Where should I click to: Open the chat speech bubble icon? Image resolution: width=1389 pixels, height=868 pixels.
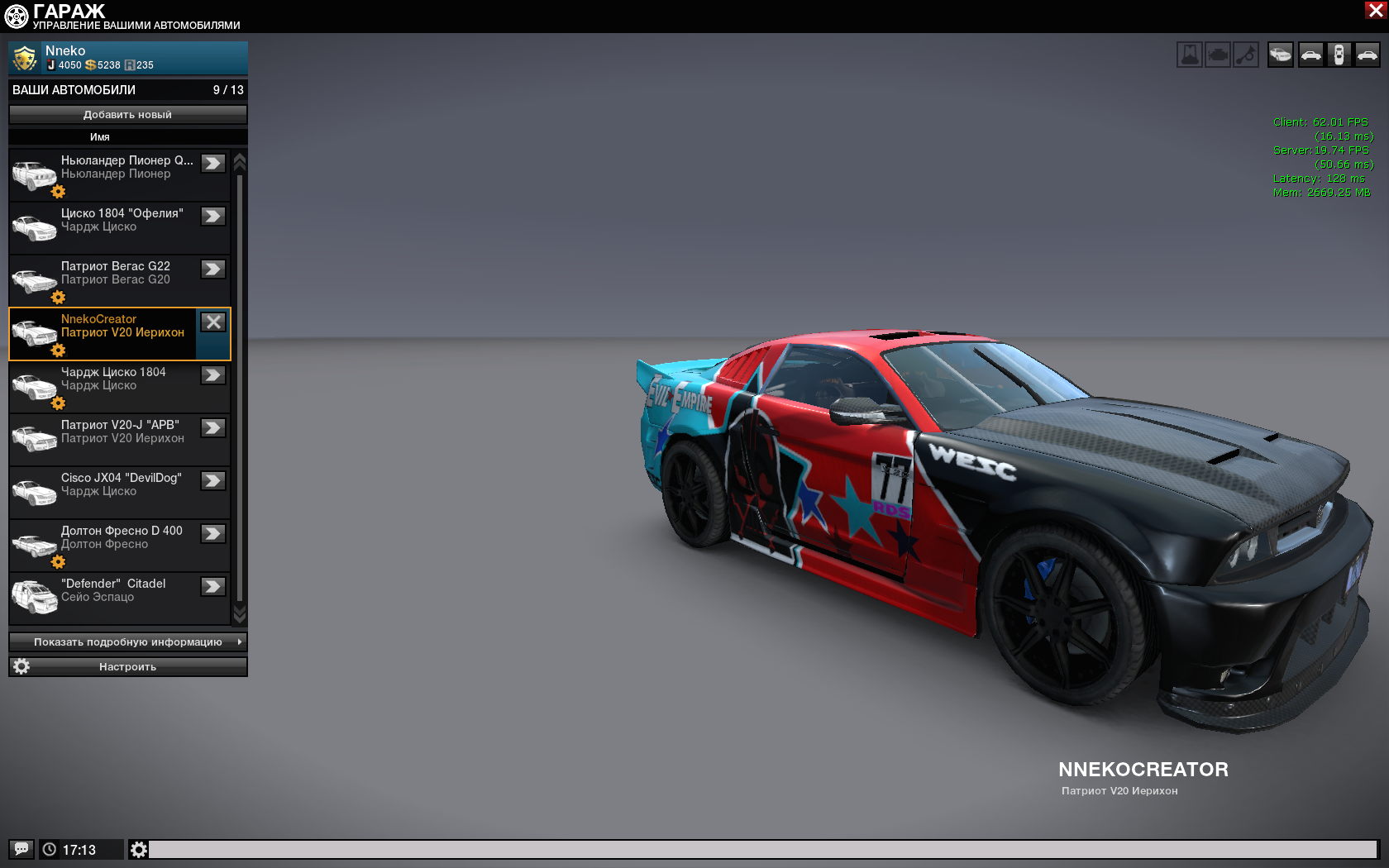pyautogui.click(x=21, y=849)
